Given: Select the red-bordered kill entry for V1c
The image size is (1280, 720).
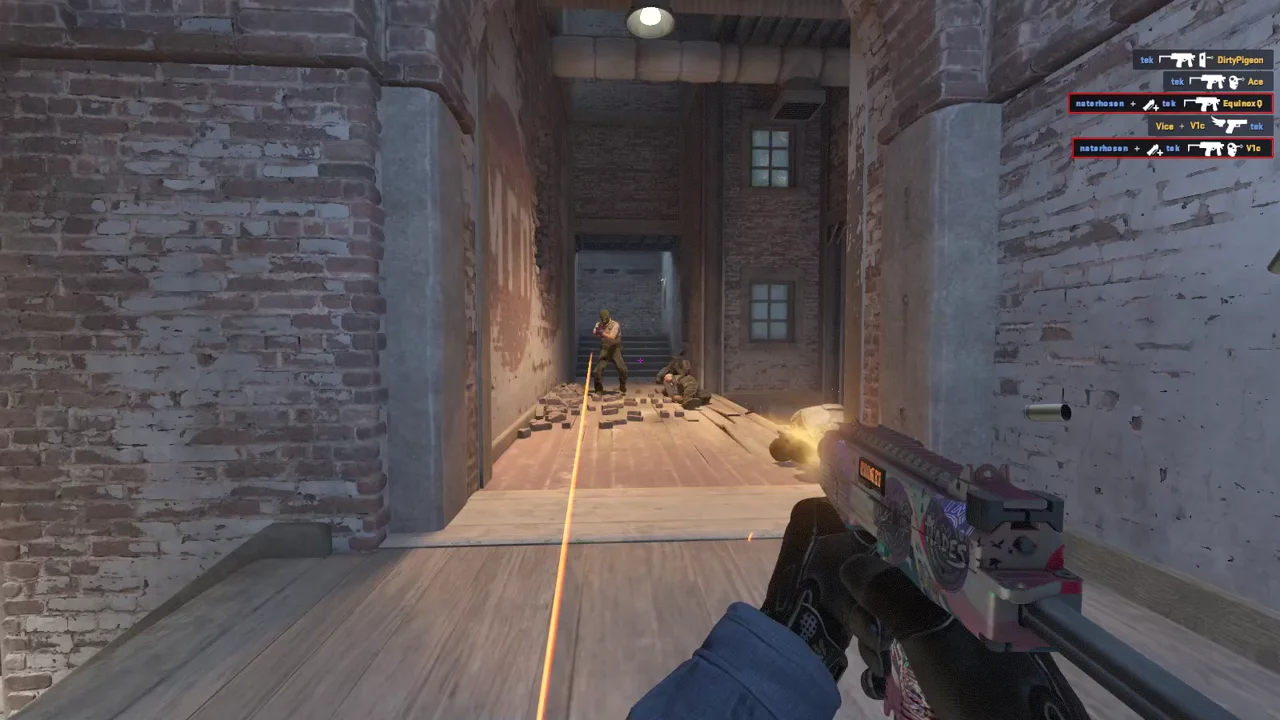Looking at the screenshot, I should click(1172, 149).
